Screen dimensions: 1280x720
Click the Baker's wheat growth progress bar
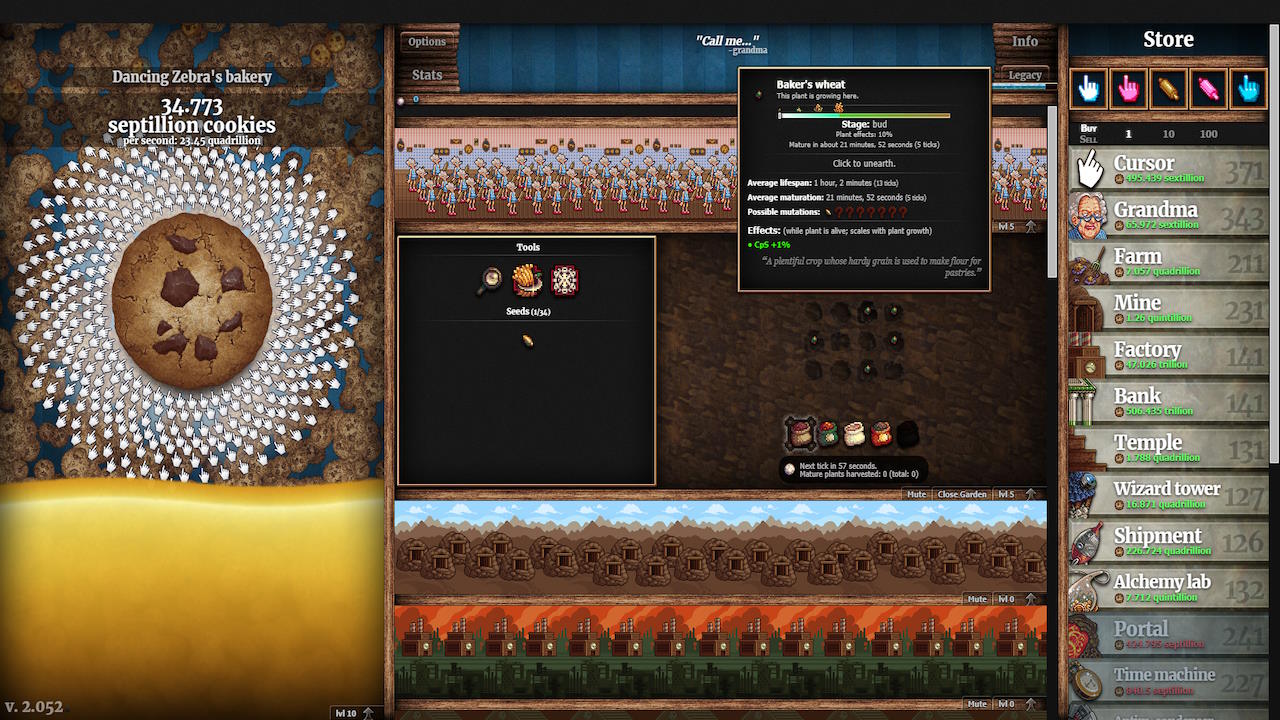(x=862, y=115)
